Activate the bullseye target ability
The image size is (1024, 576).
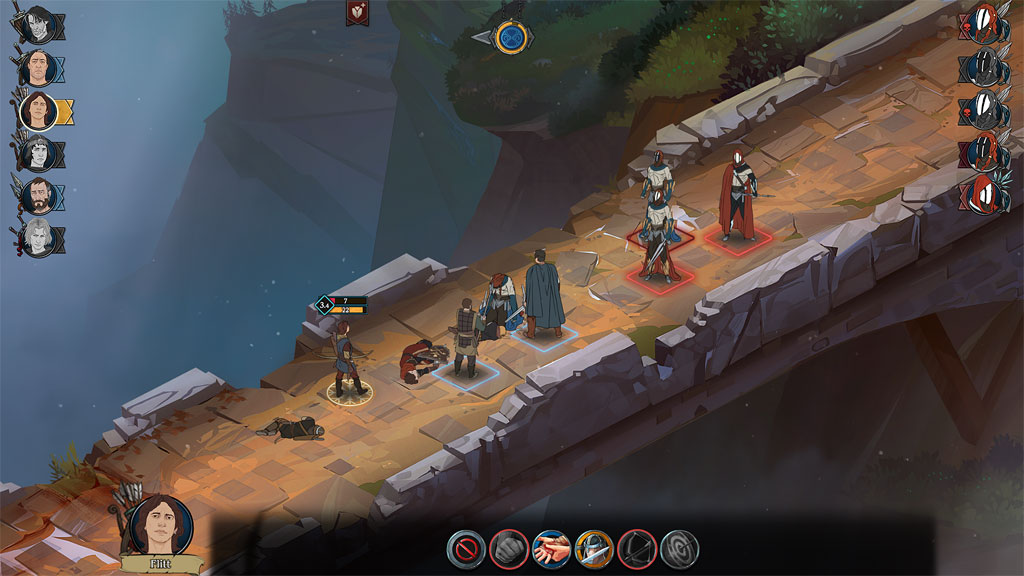pos(680,548)
